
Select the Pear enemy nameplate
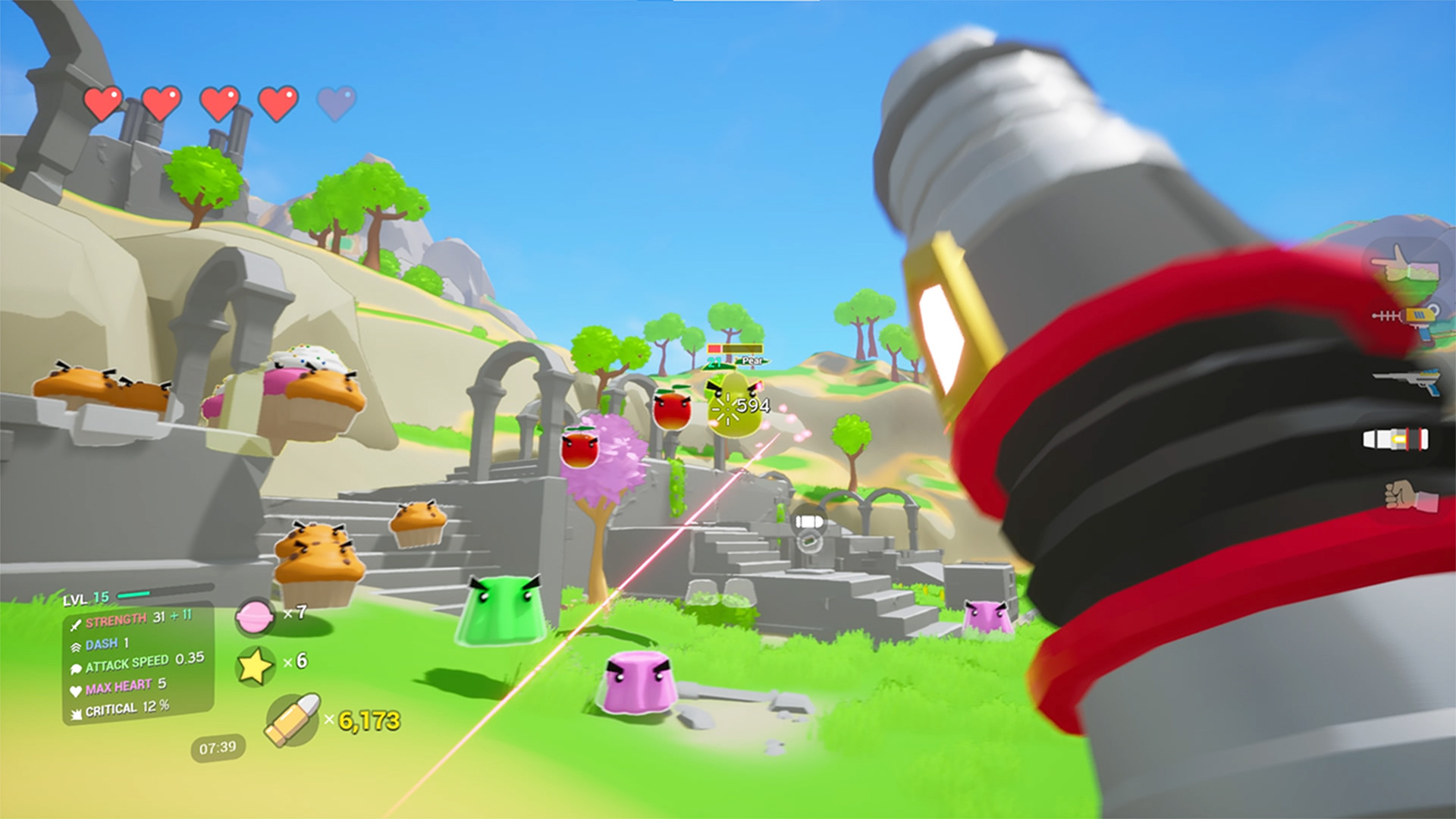click(751, 361)
